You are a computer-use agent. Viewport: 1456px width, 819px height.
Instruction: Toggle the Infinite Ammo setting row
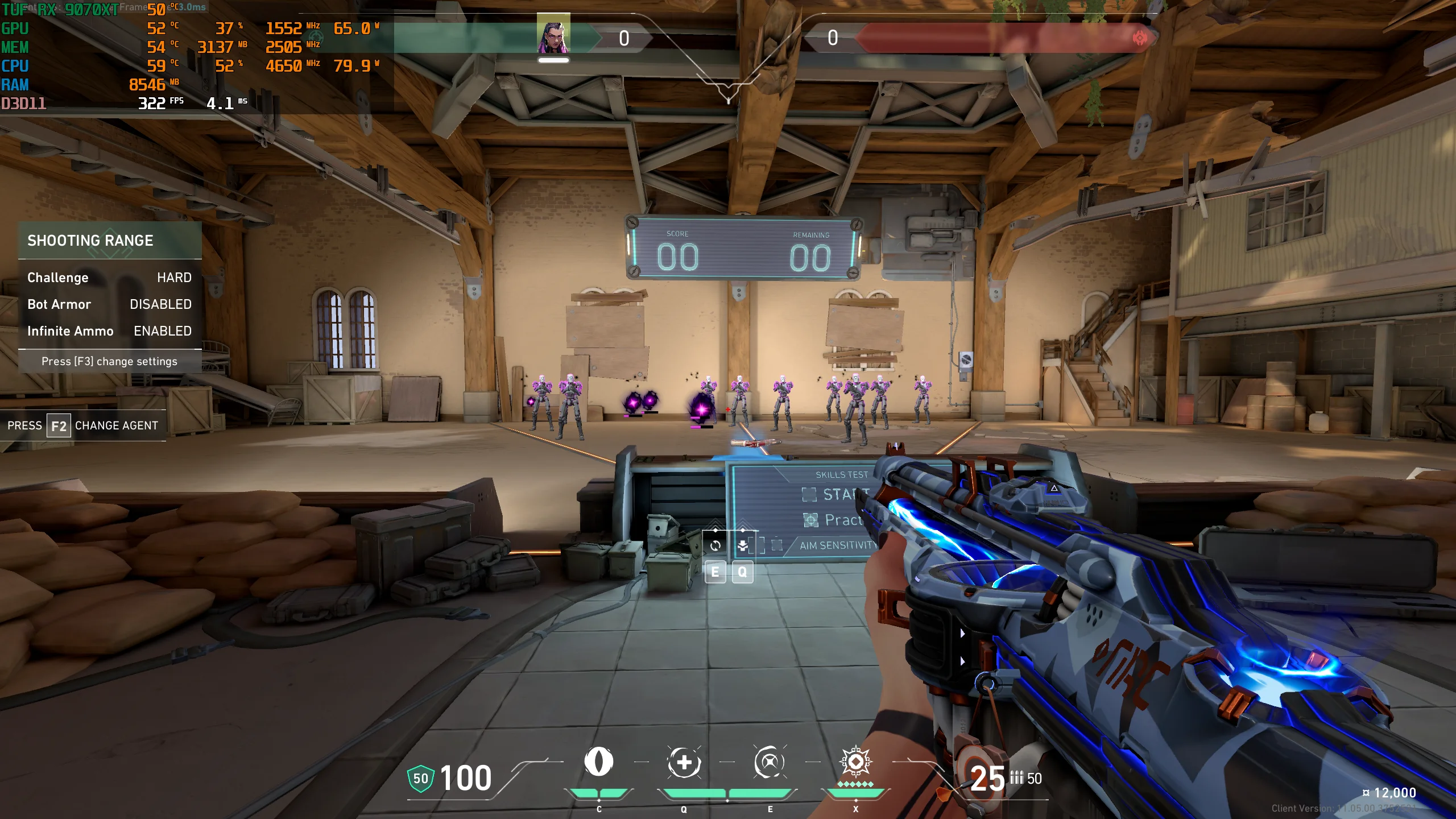coord(109,331)
